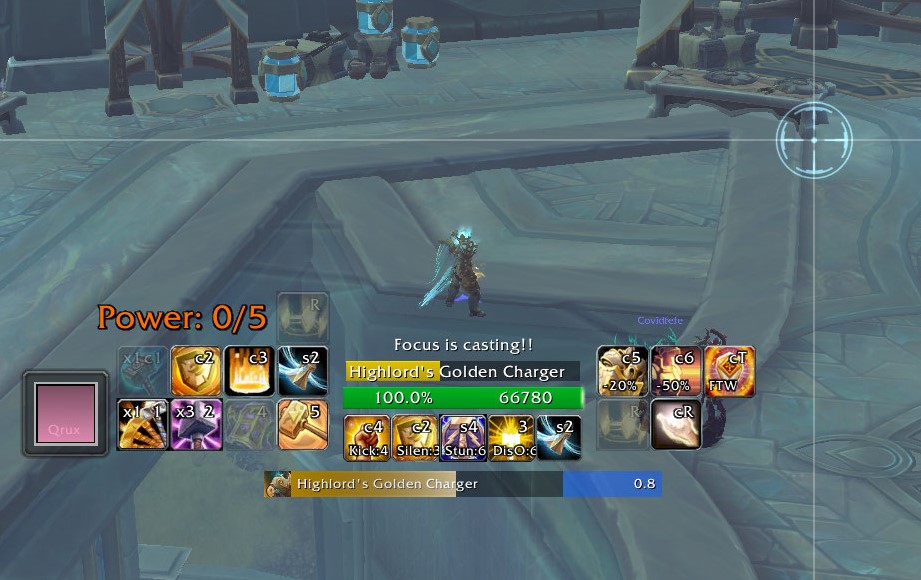Activate the Silen-labelled shield ability

pyautogui.click(x=414, y=438)
